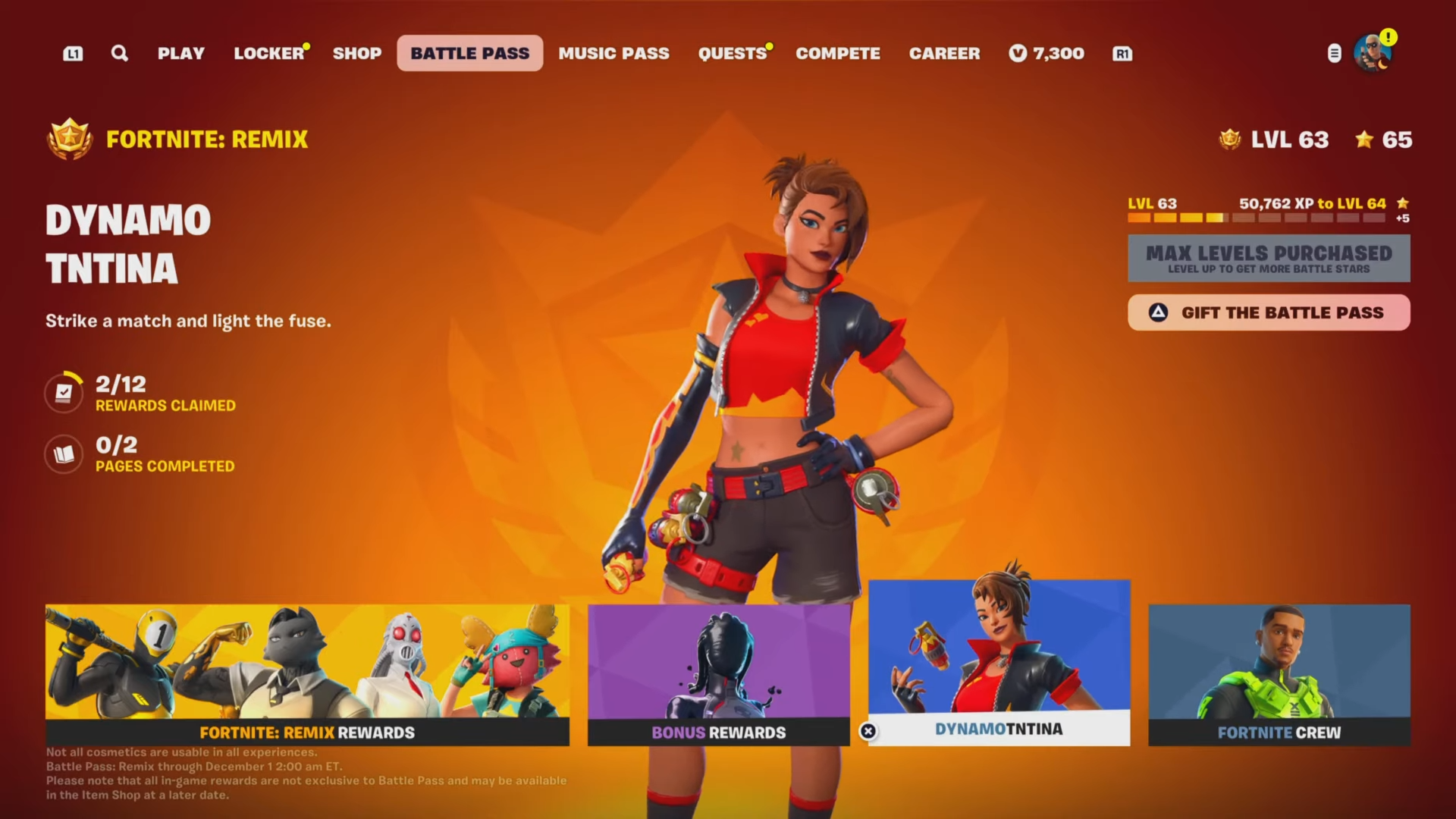Select the L1 shoulder button indicator
Image resolution: width=1456 pixels, height=819 pixels.
click(73, 53)
